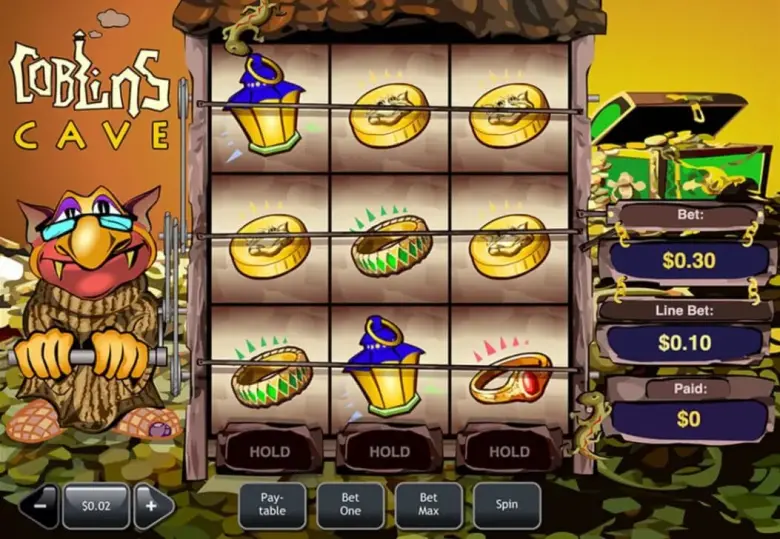Toggle HOLD under the middle reel
The image size is (780, 539).
(x=389, y=451)
